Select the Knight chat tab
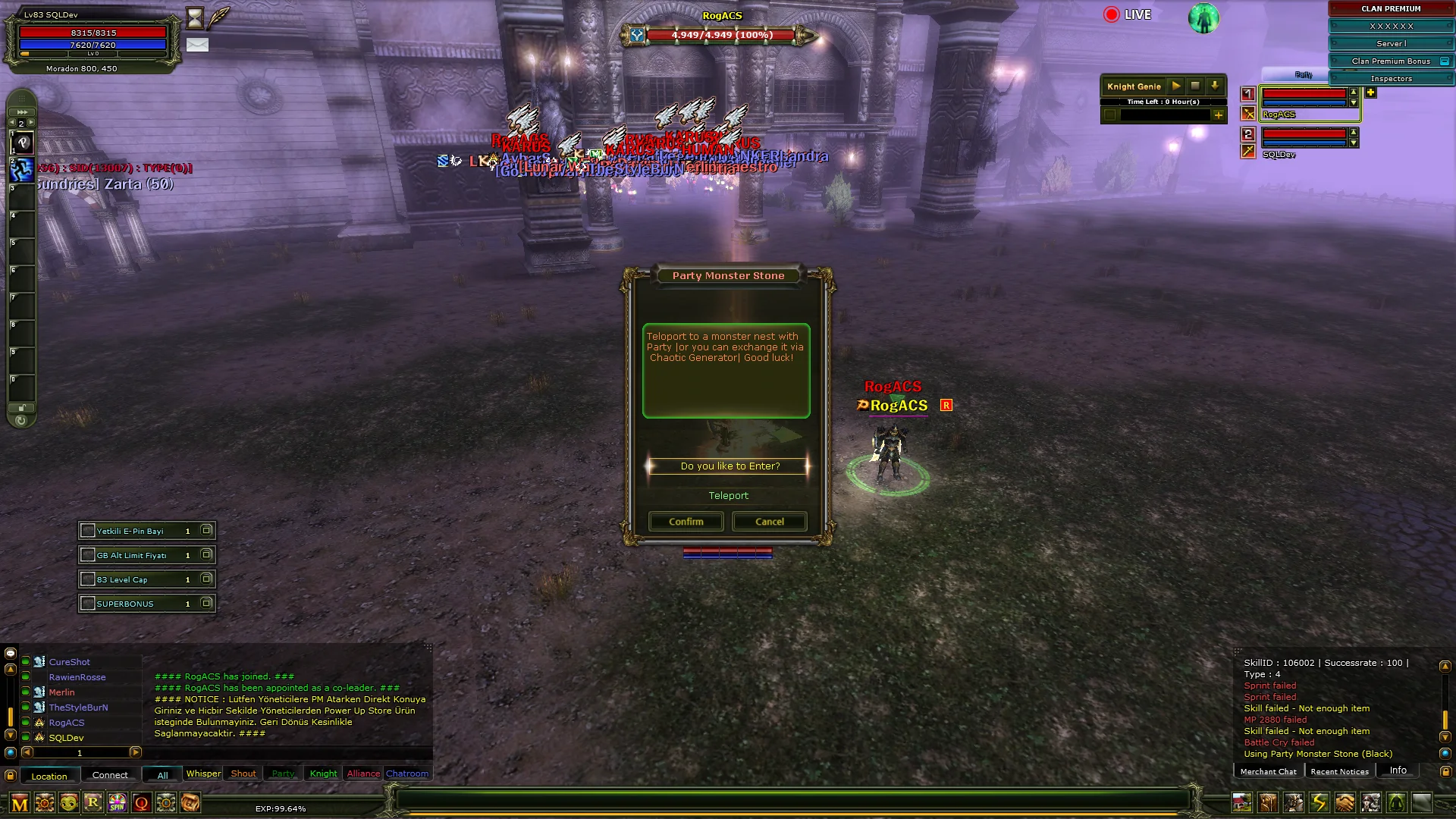Viewport: 1456px width, 819px height. tap(323, 773)
